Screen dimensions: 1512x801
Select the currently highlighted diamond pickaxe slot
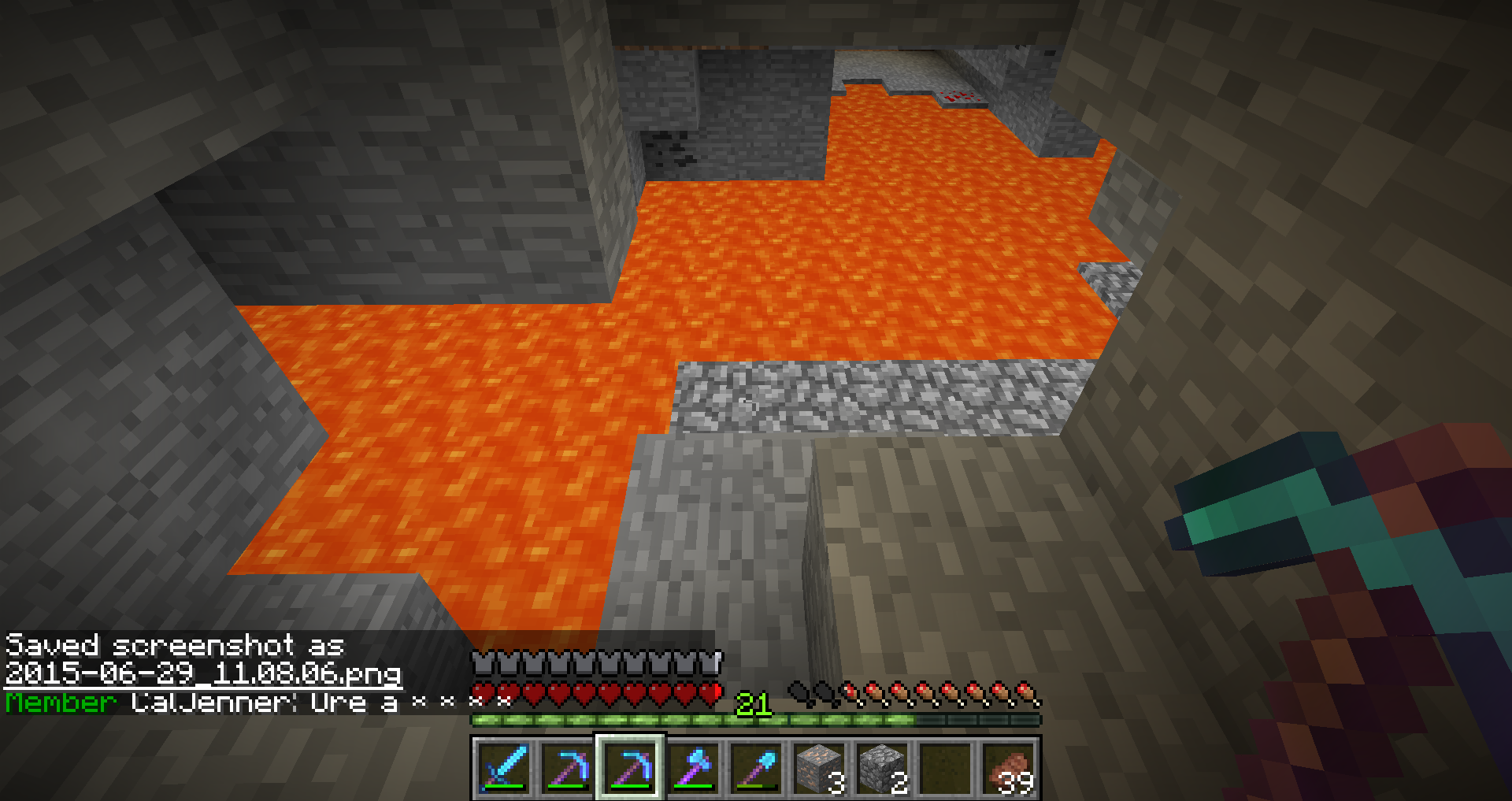(630, 767)
